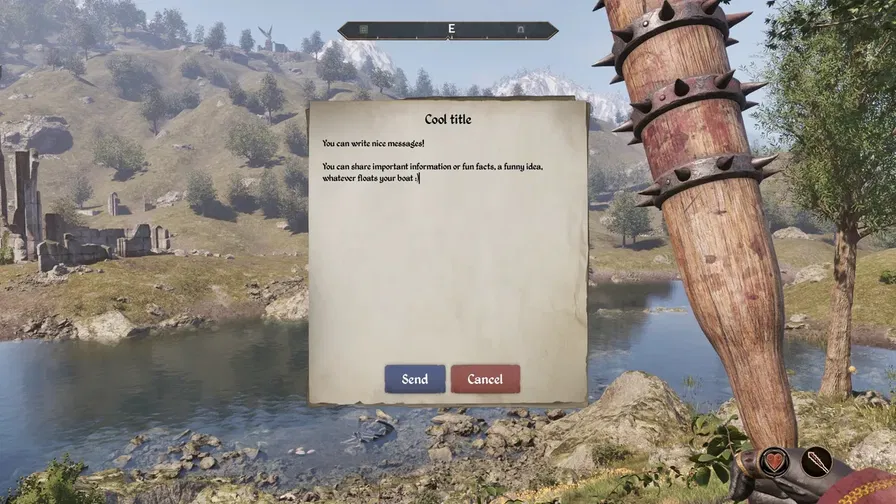
Task: Cancel the message dialog
Action: click(485, 379)
